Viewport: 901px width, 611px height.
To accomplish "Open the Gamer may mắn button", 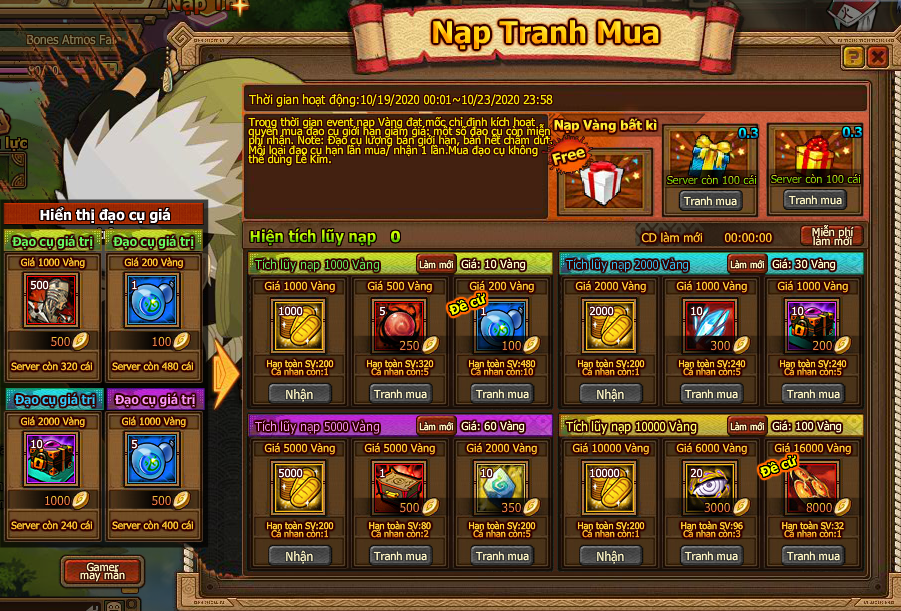I will point(102,573).
